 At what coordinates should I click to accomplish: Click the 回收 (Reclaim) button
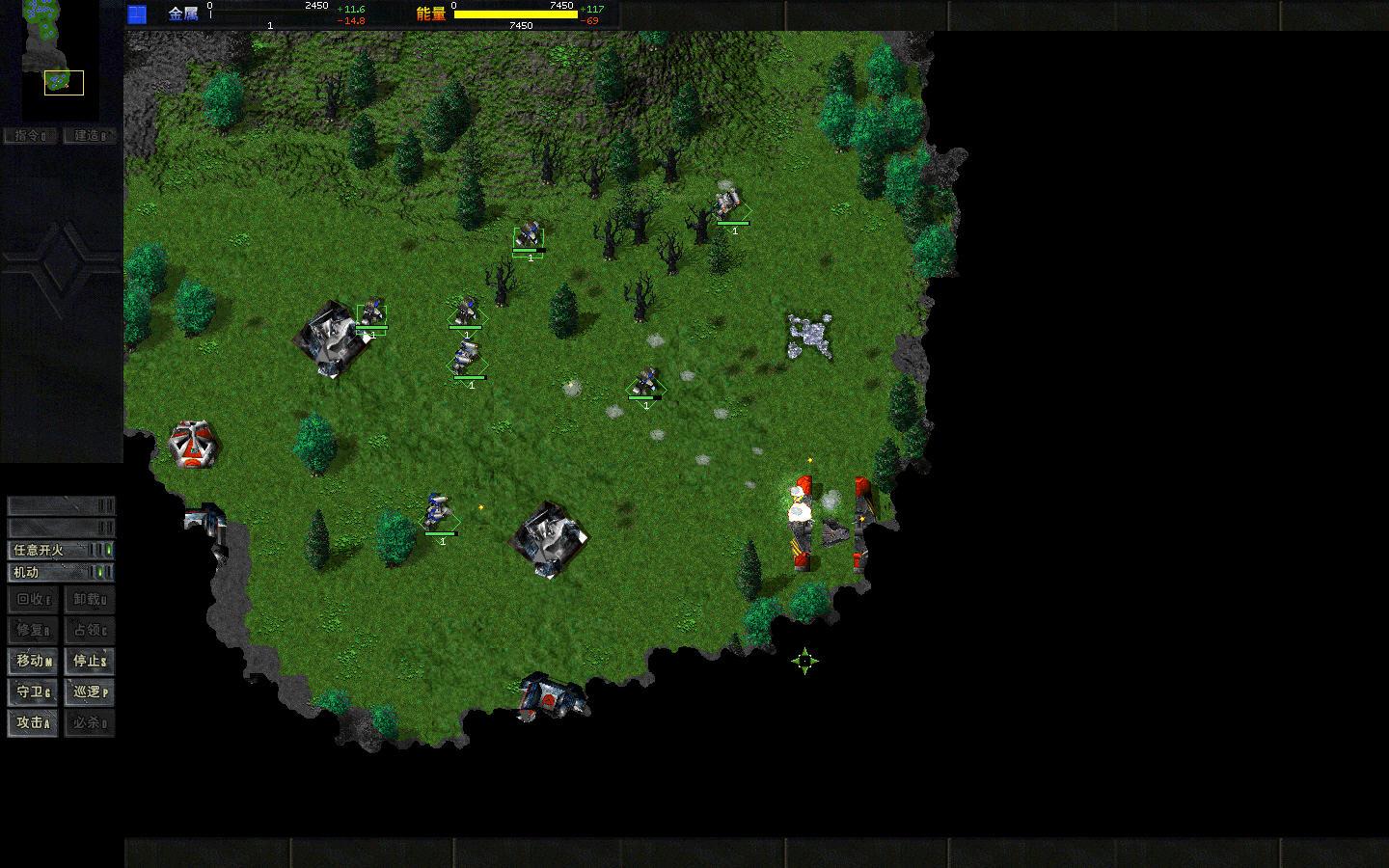point(33,599)
